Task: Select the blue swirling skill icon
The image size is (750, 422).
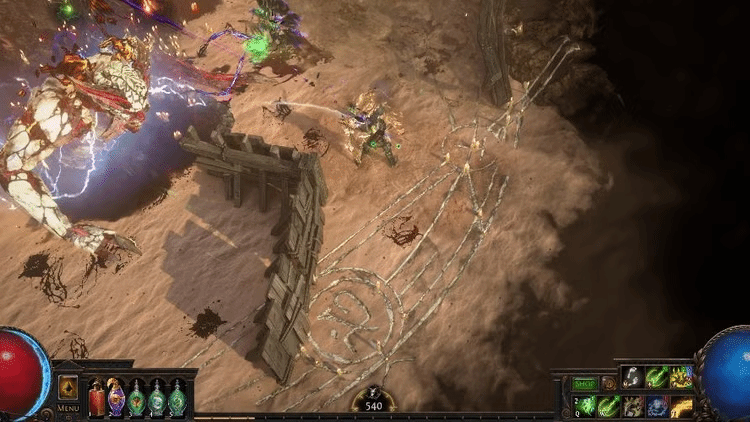Action: tap(657, 406)
